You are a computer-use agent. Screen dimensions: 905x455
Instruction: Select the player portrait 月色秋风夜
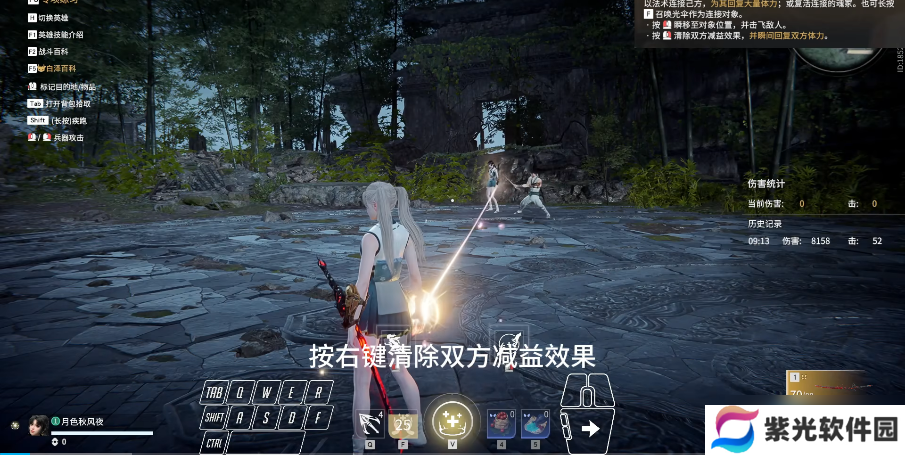39,424
